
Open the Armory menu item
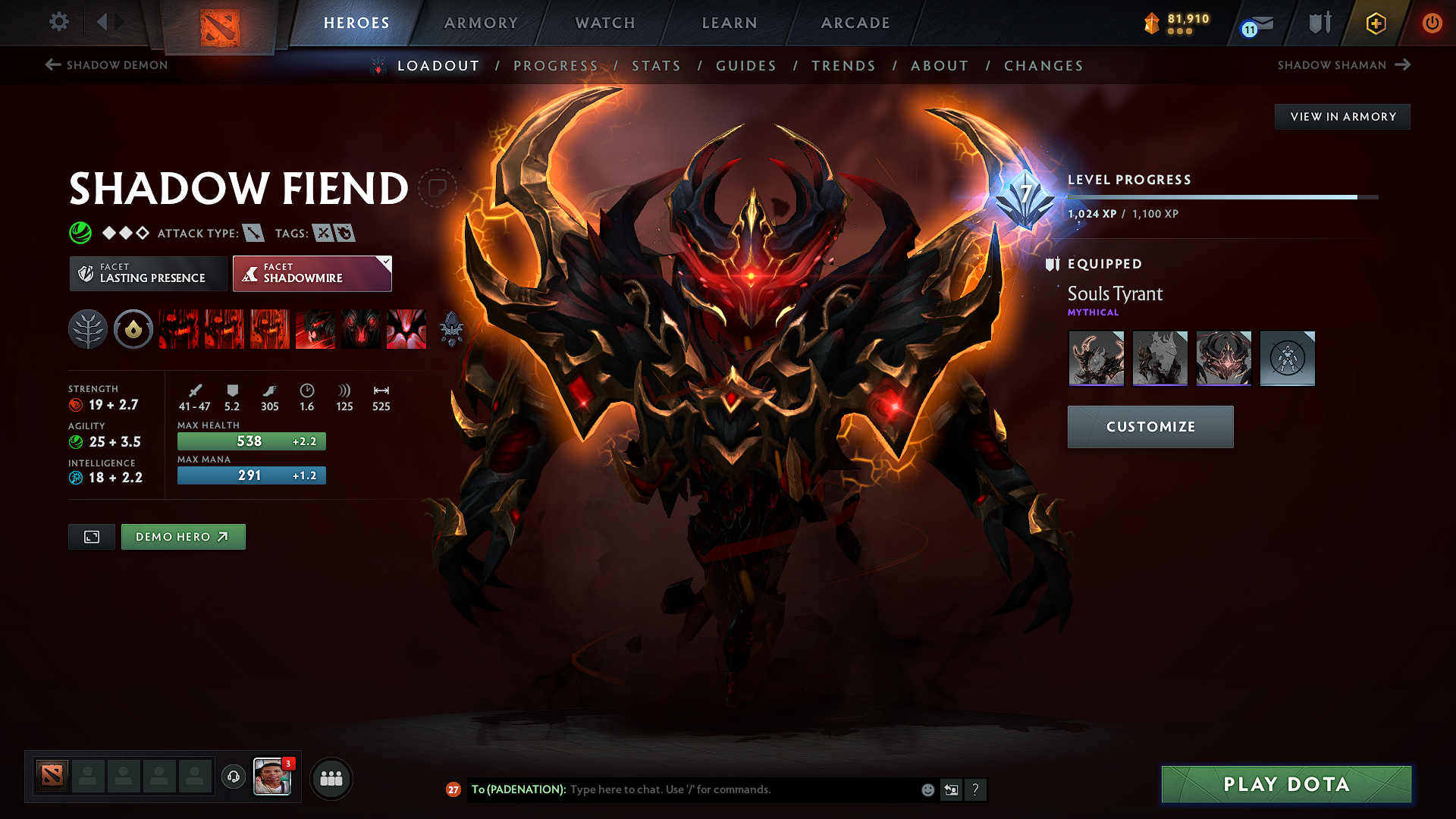click(480, 23)
